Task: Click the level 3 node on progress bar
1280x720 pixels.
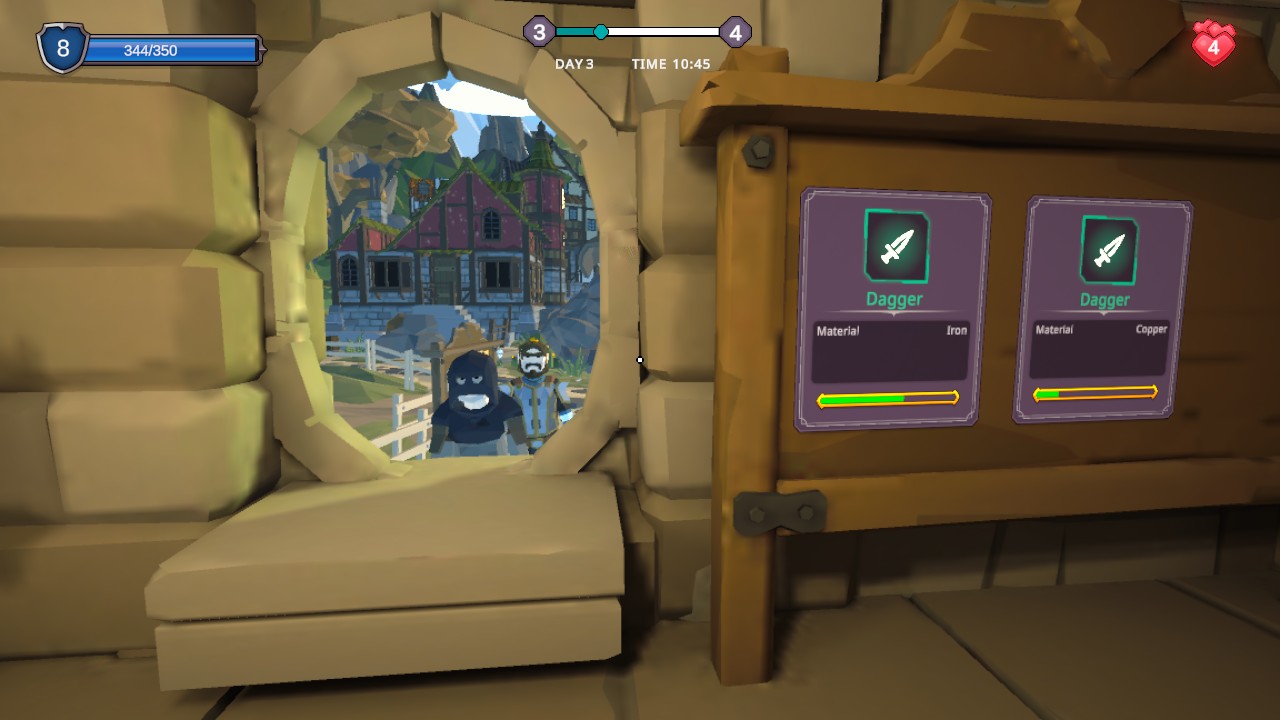Action: click(x=538, y=32)
